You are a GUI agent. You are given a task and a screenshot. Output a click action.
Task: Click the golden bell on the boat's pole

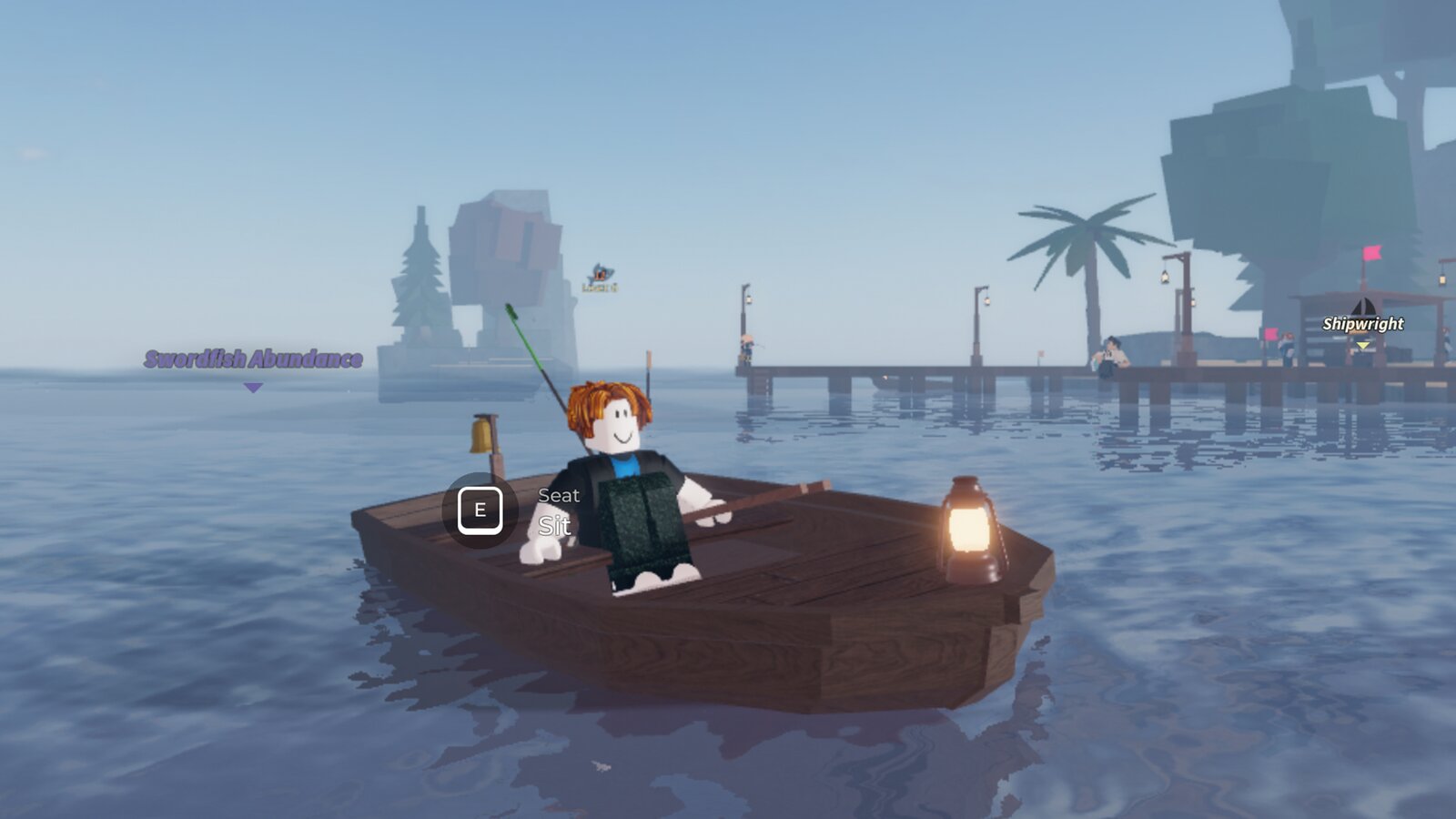pos(482,433)
